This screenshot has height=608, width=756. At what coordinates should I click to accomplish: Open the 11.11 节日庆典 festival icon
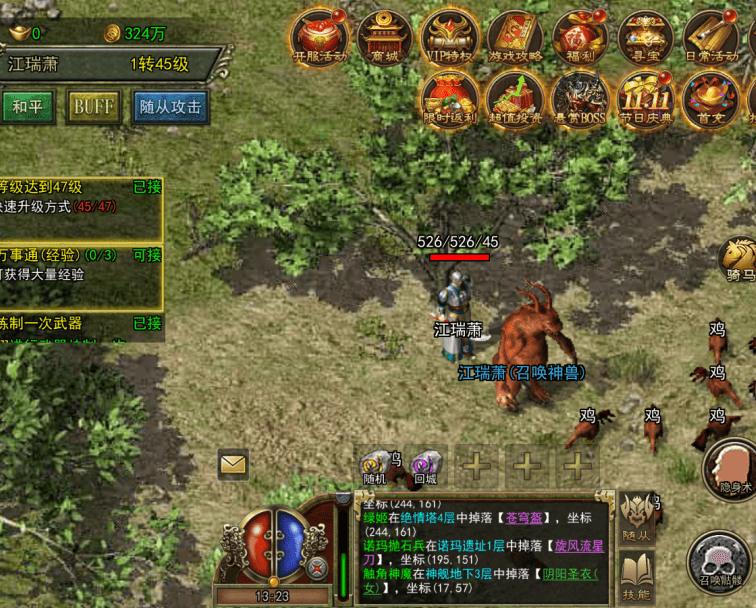pyautogui.click(x=645, y=100)
